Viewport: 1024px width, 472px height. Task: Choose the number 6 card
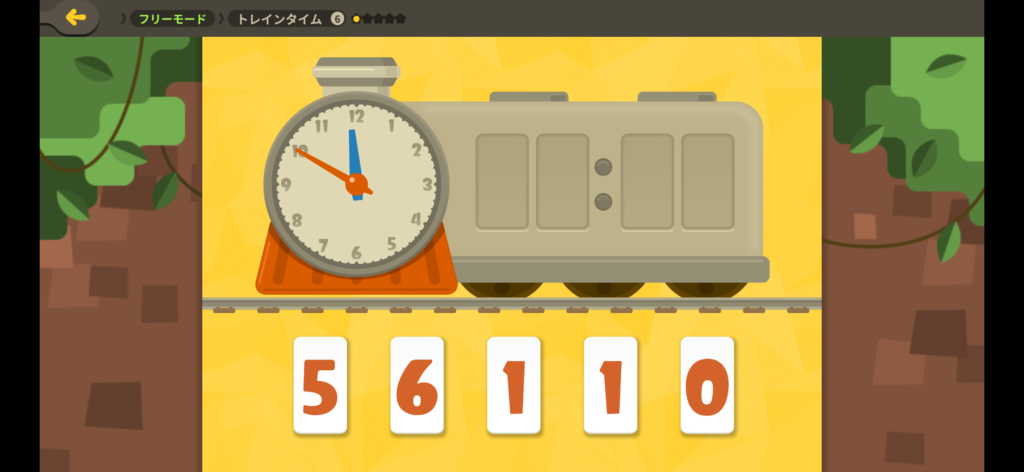coord(417,386)
